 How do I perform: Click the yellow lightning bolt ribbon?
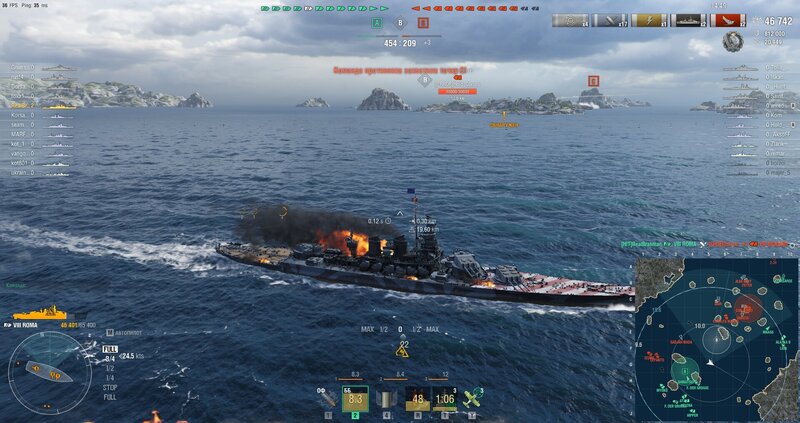pyautogui.click(x=648, y=20)
